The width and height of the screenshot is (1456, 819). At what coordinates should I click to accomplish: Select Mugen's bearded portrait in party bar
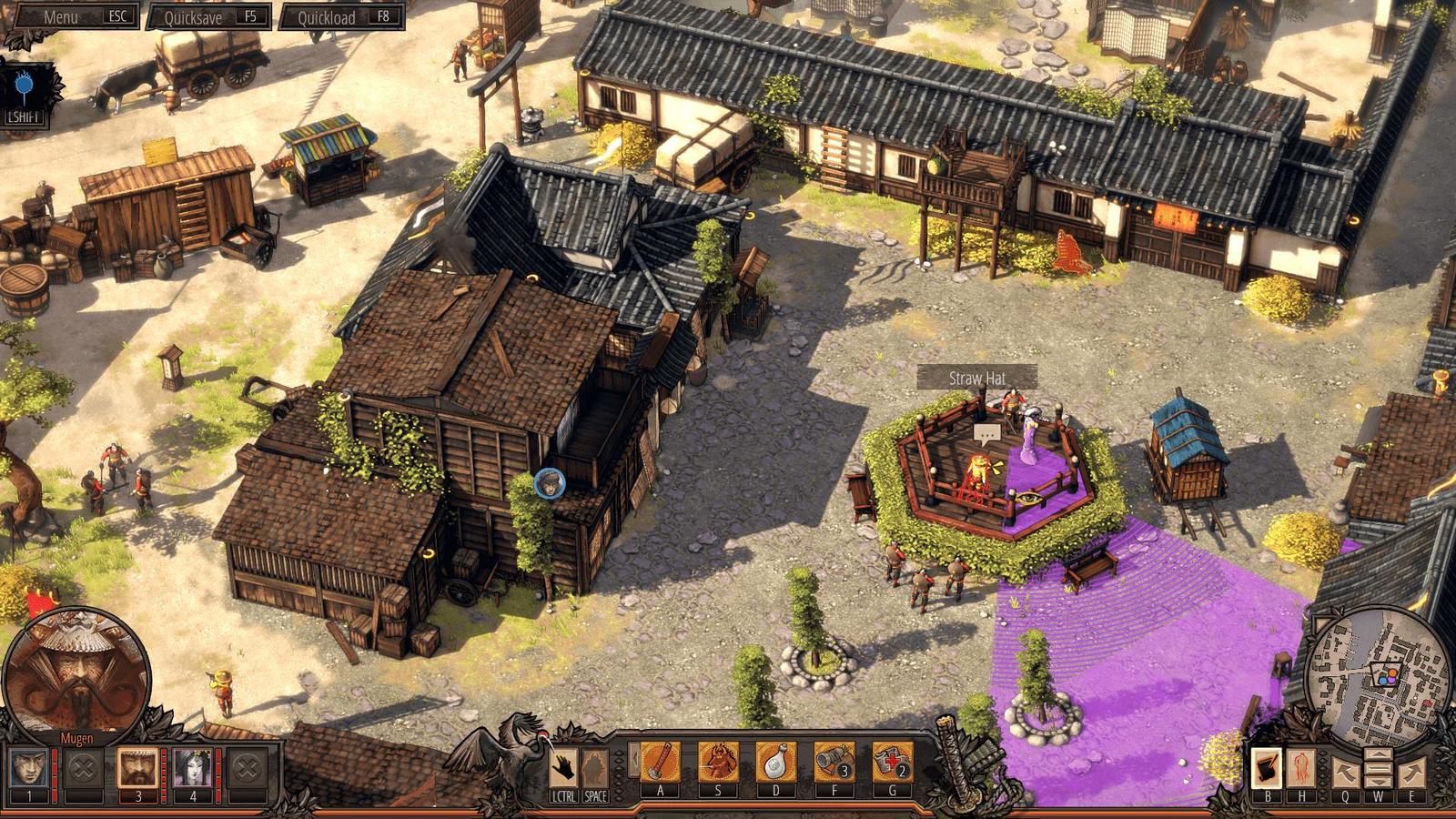click(x=138, y=769)
